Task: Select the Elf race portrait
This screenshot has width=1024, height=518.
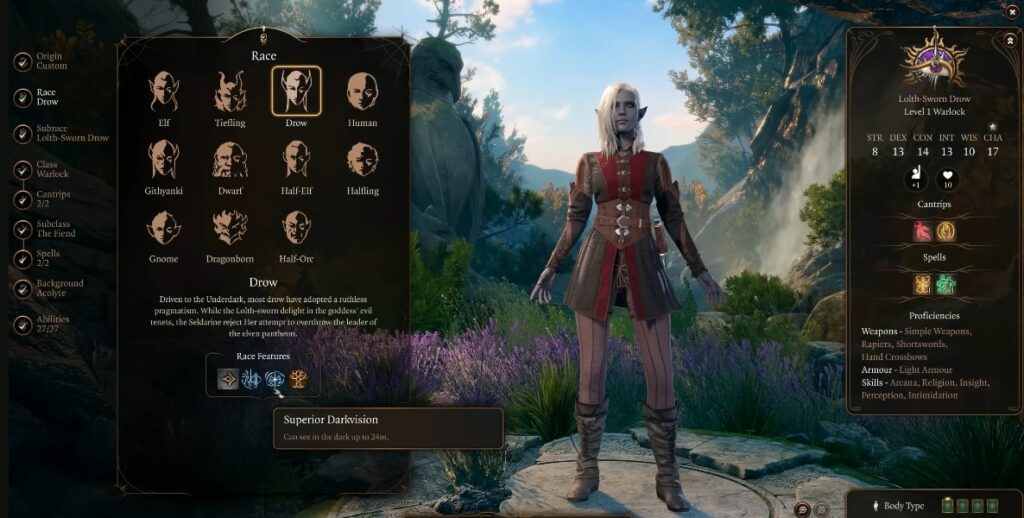Action: point(164,92)
